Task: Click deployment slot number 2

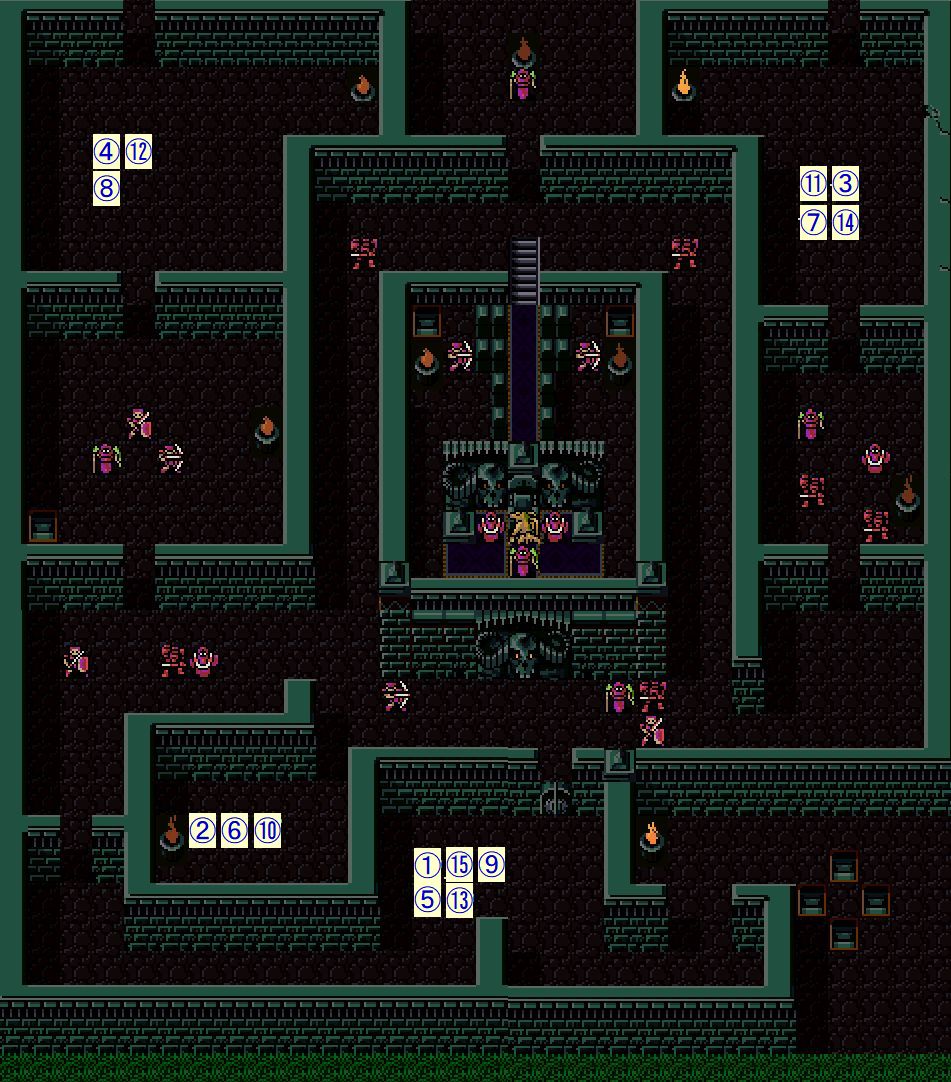Action: 203,830
